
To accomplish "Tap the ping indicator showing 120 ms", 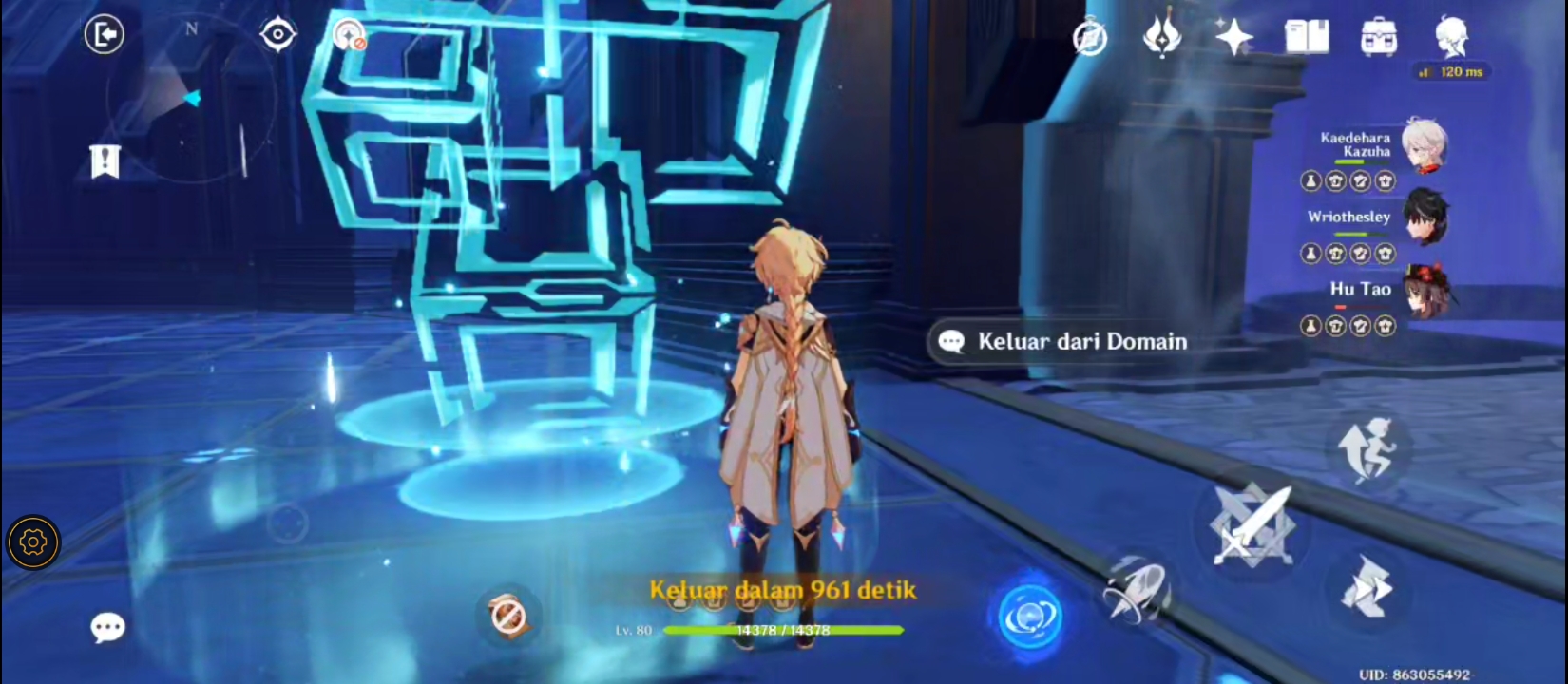I will pyautogui.click(x=1452, y=71).
